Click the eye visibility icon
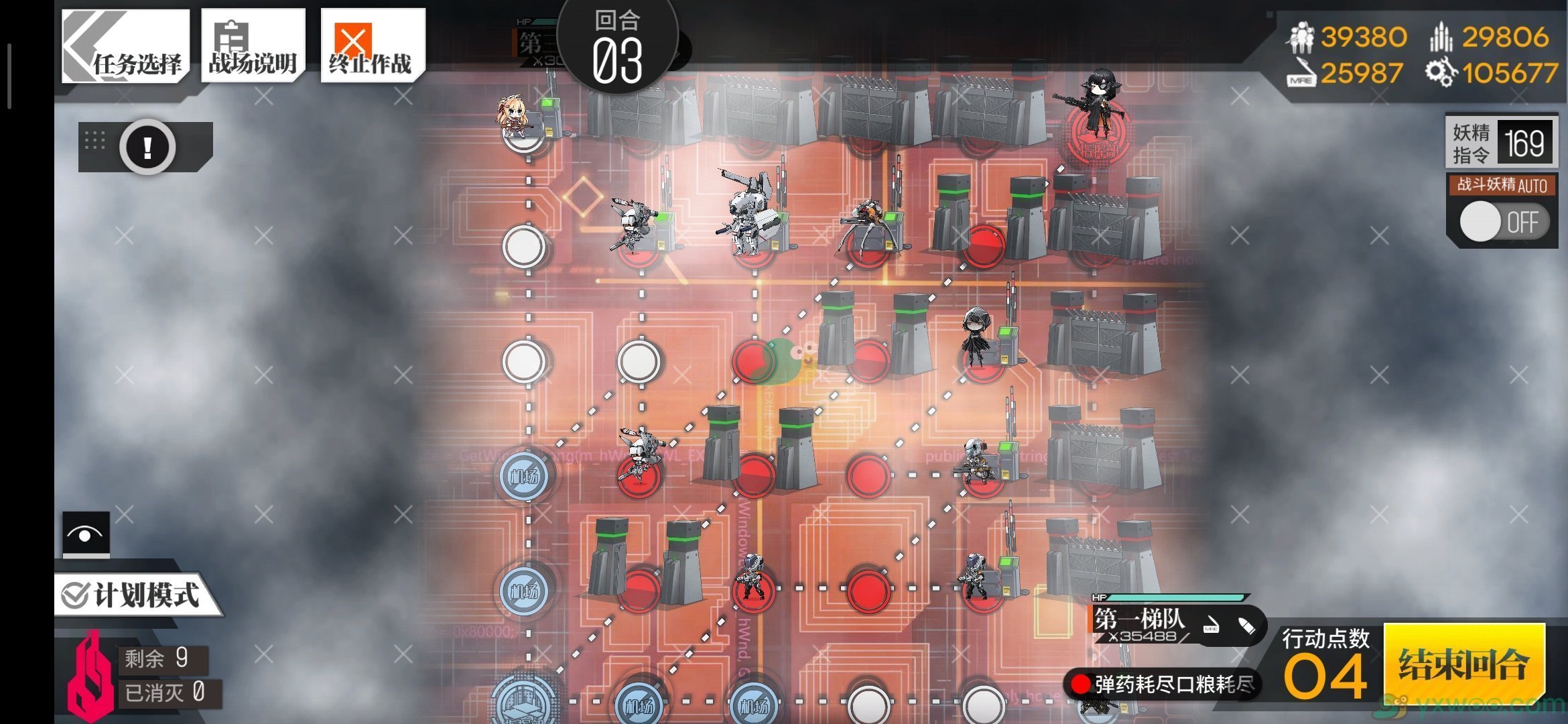This screenshot has width=1568, height=724. 86,534
